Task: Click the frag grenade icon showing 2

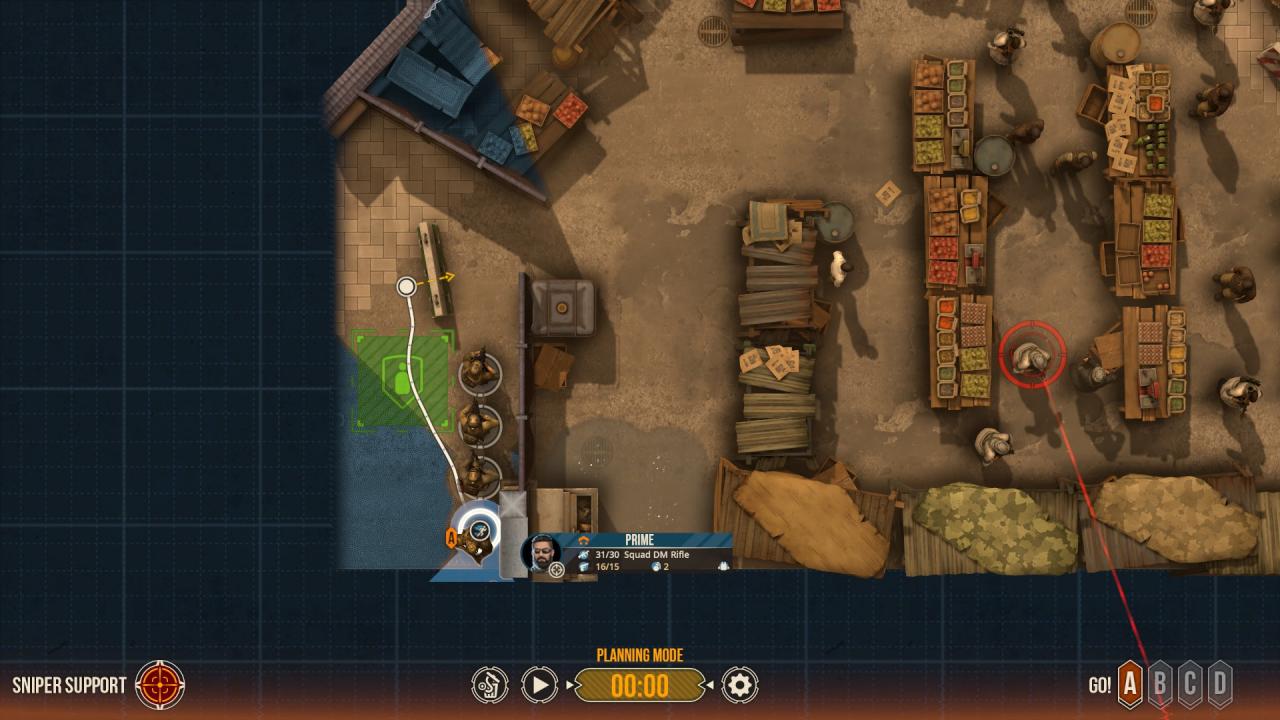Action: 655,566
